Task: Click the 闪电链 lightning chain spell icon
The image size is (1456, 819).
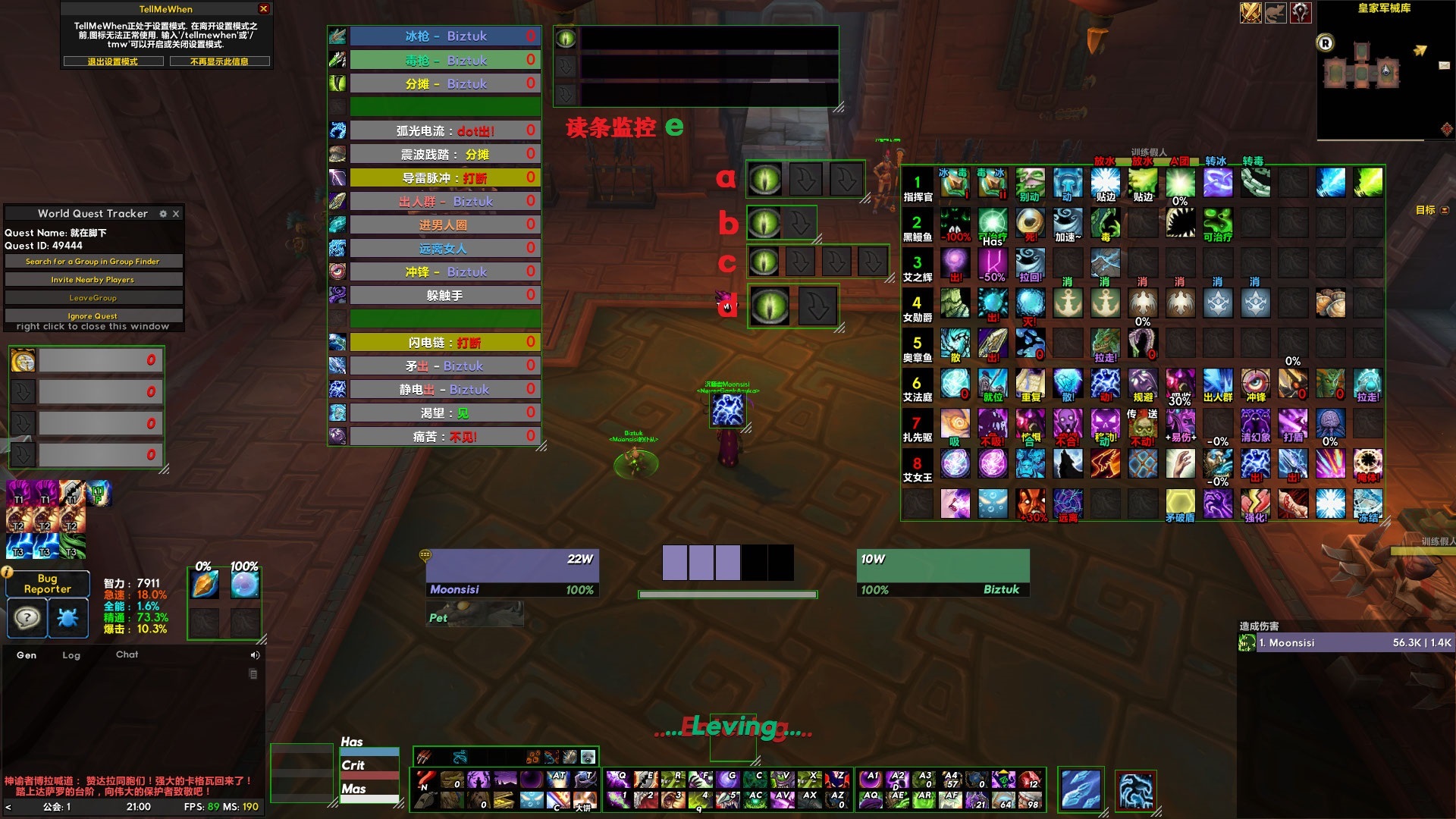Action: tap(336, 342)
